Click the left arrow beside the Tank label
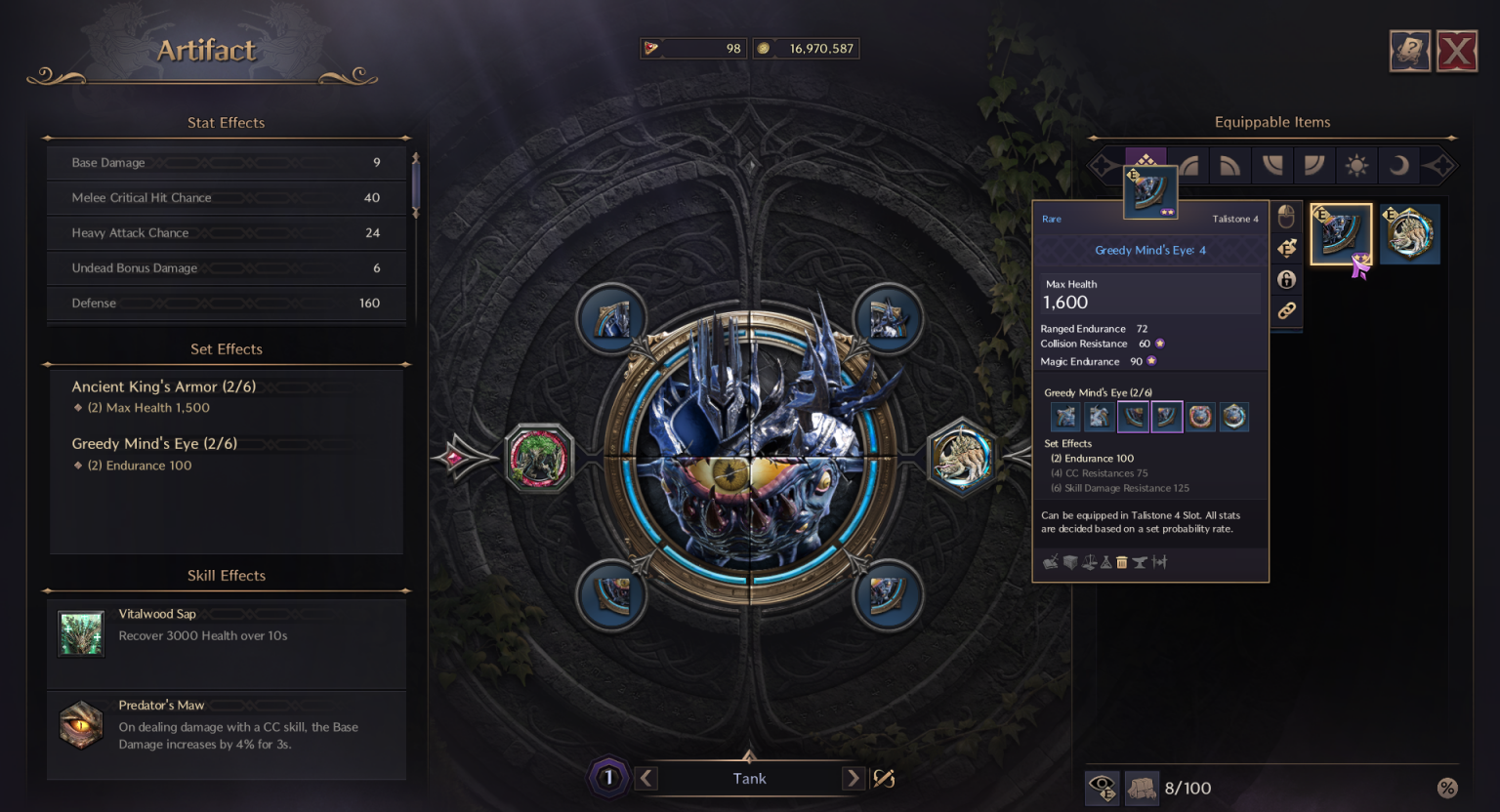The height and width of the screenshot is (812, 1500). [x=646, y=778]
